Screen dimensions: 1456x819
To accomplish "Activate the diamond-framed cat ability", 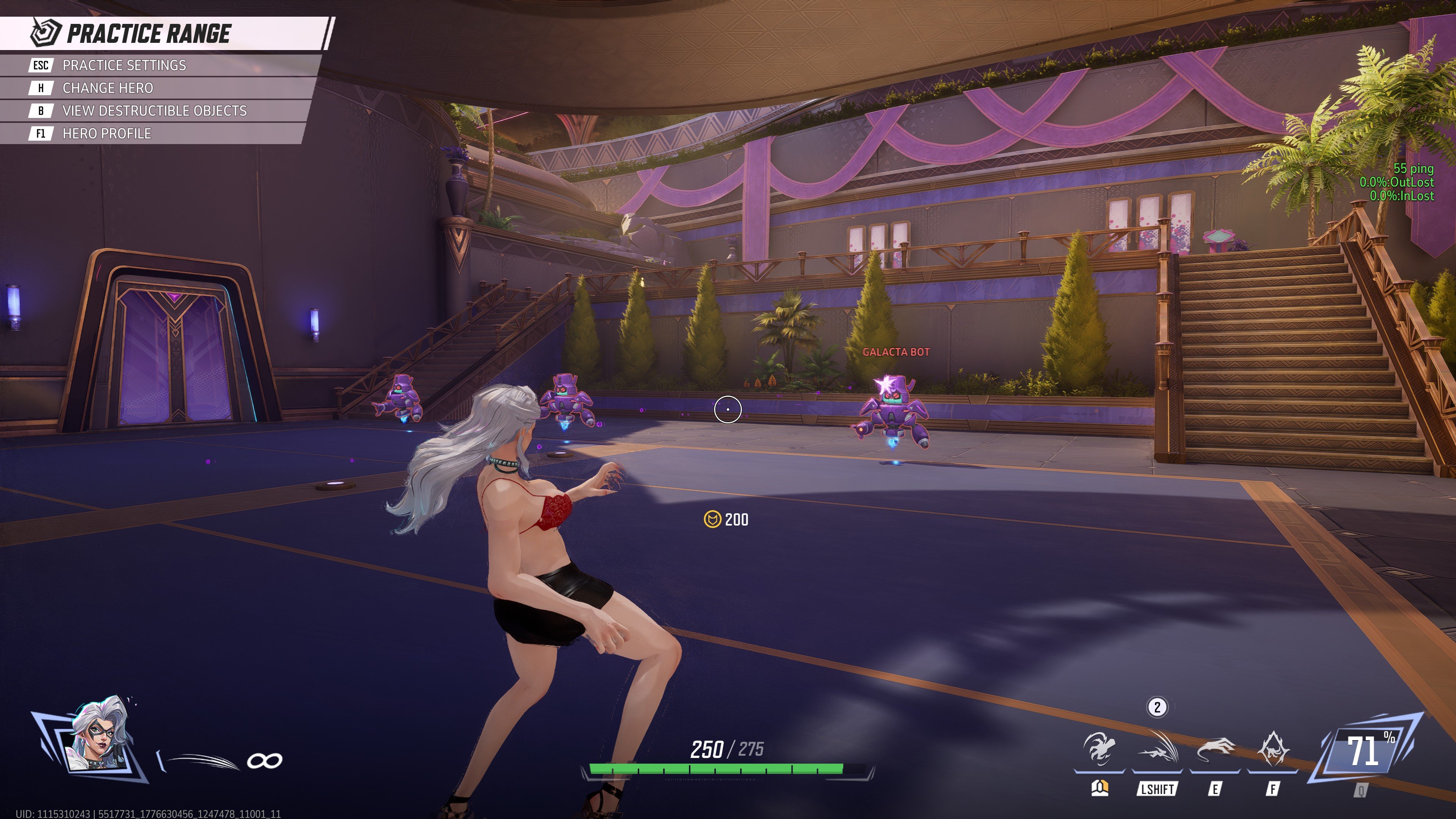I will [x=1272, y=750].
